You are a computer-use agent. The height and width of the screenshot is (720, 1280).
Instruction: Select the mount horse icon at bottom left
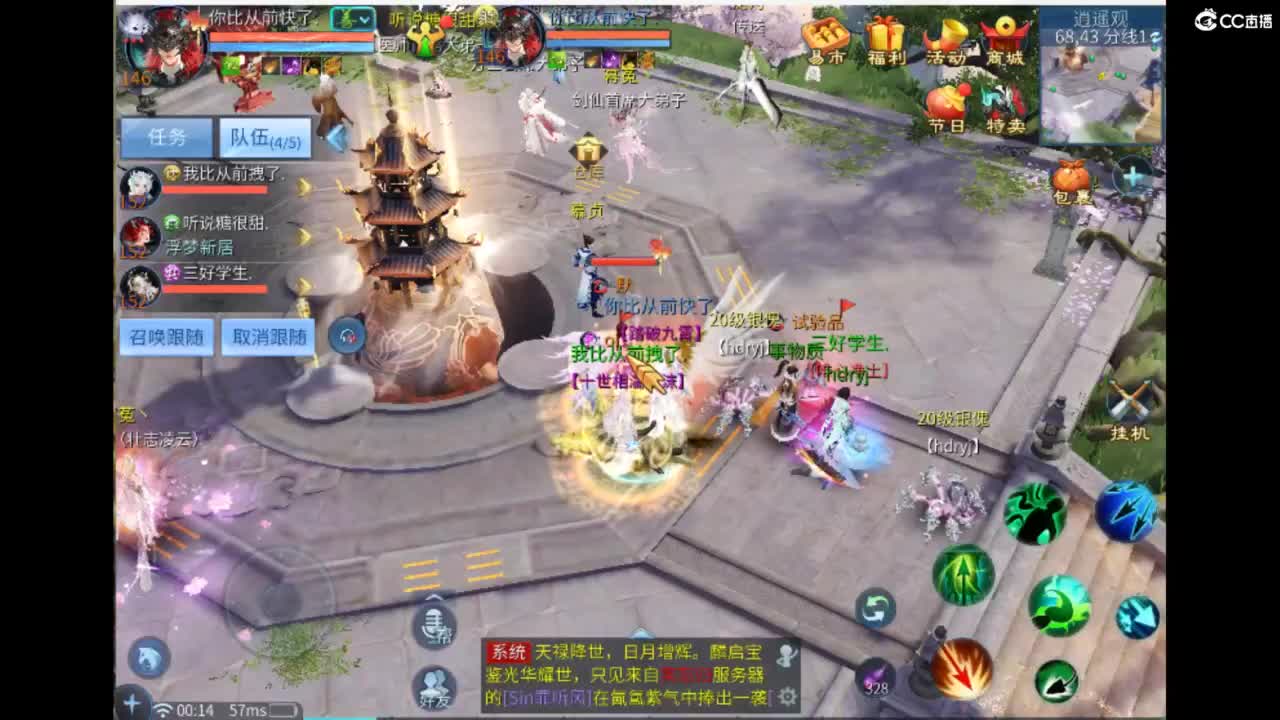[x=148, y=655]
